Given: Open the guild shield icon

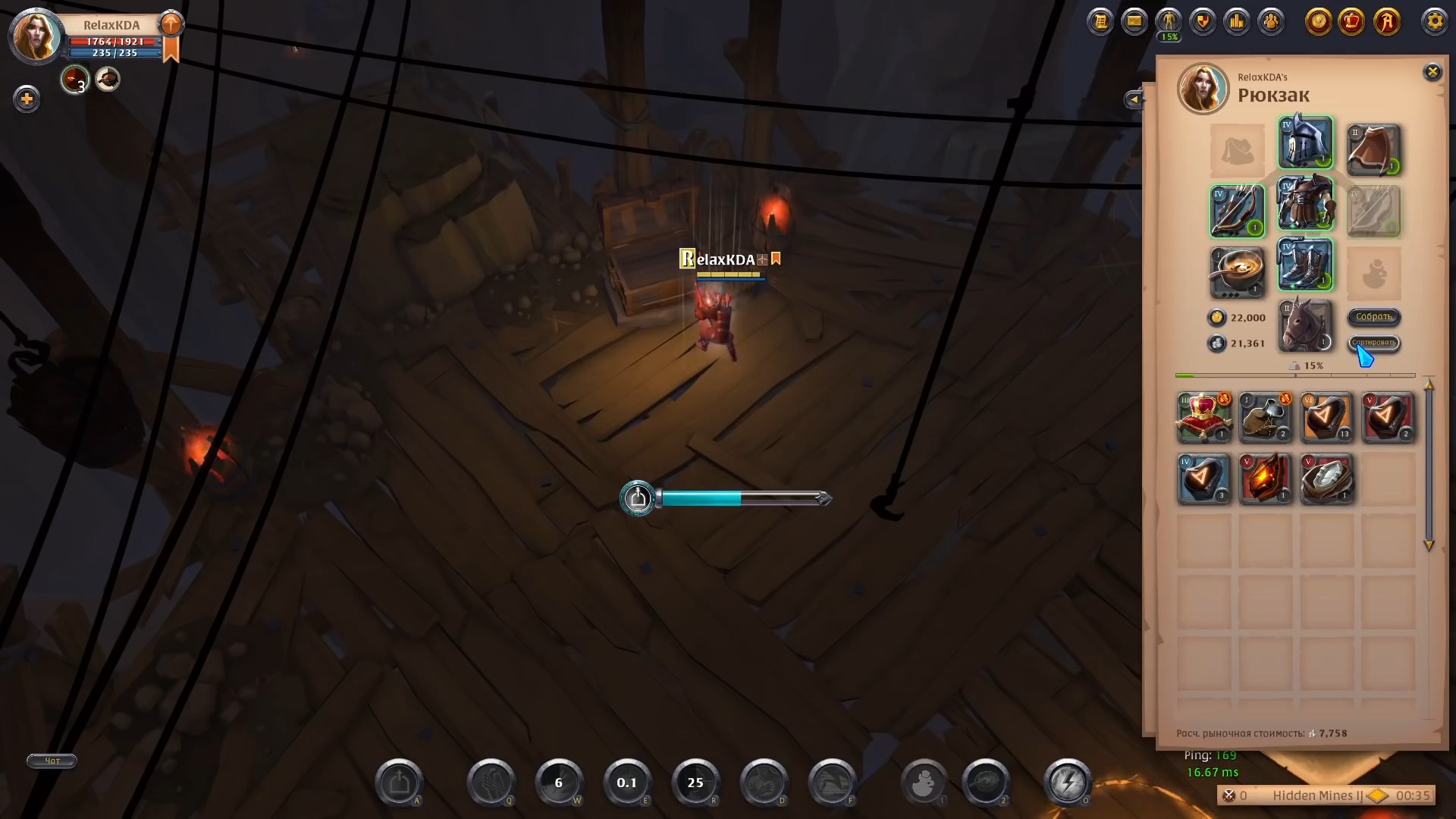Looking at the screenshot, I should pyautogui.click(x=1203, y=21).
